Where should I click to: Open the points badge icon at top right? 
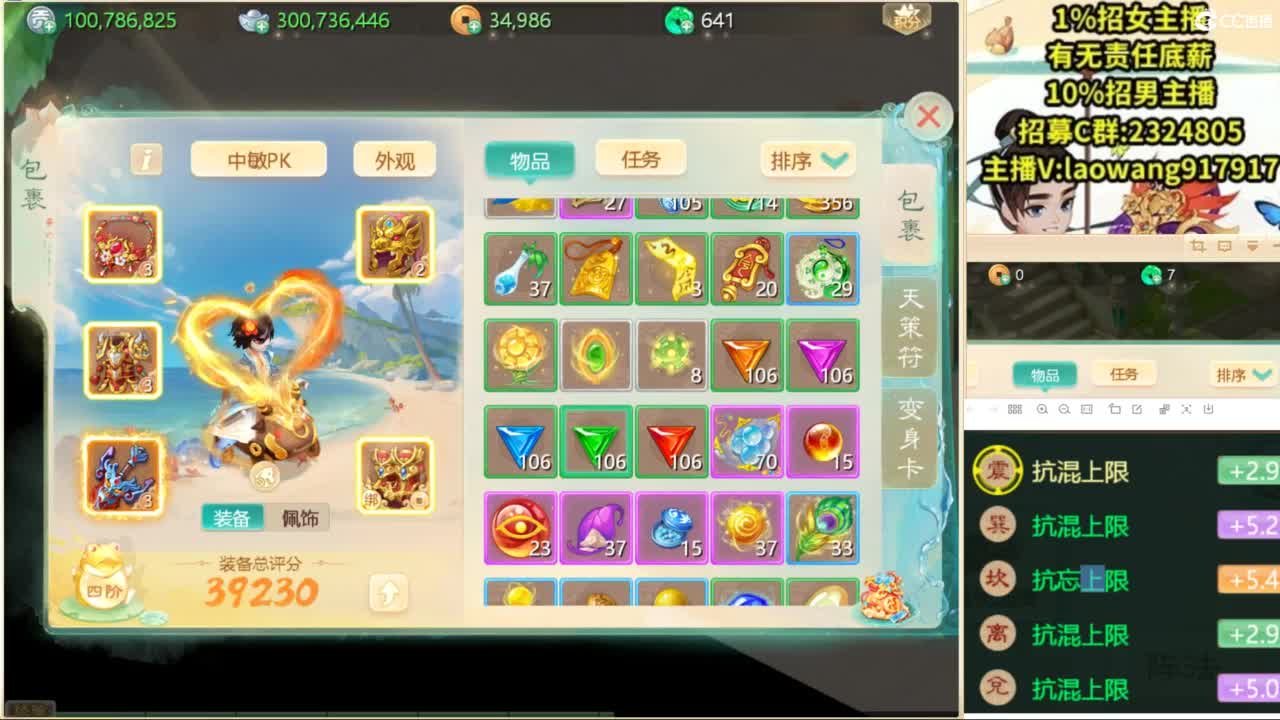[905, 20]
